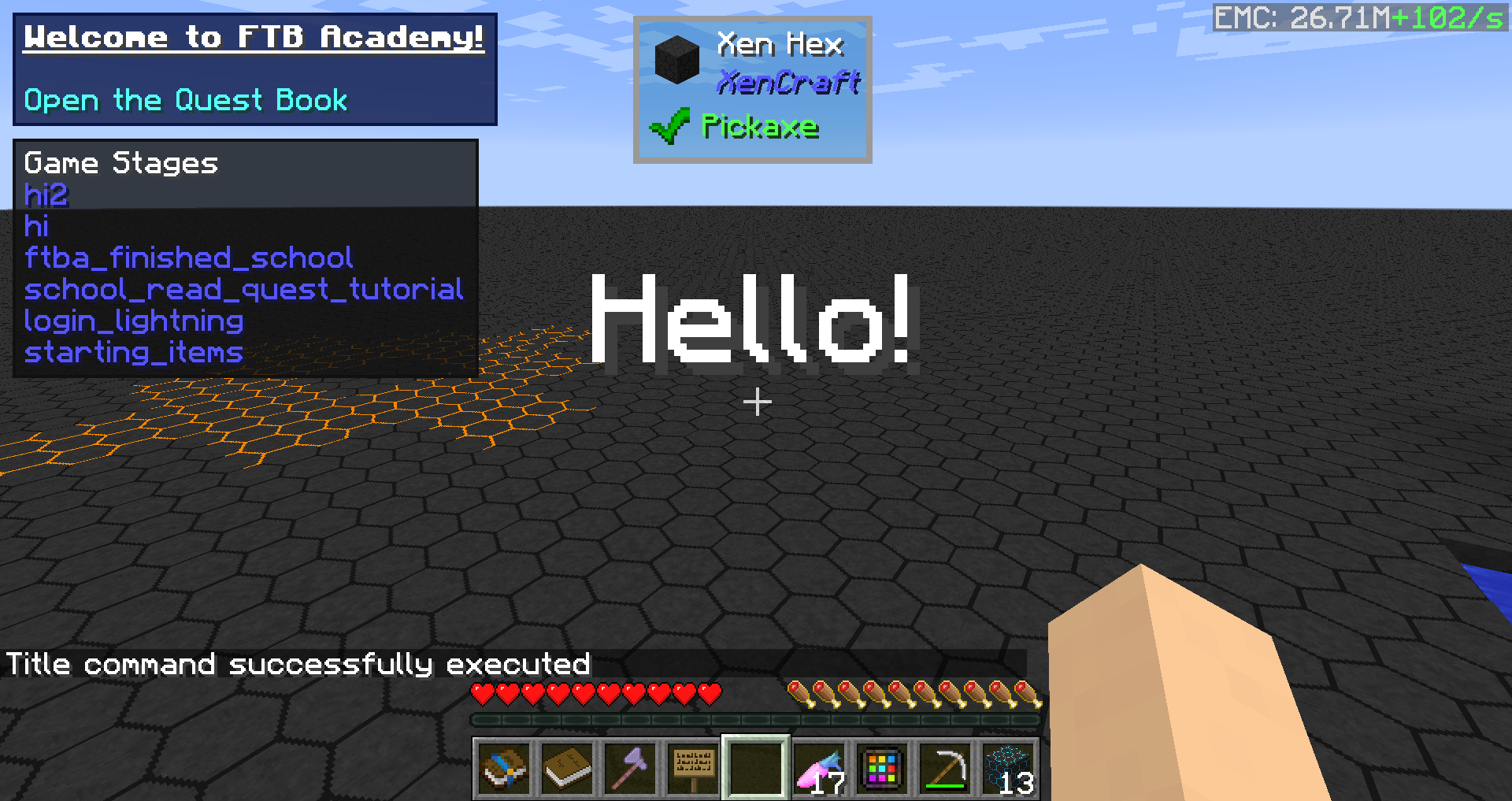Viewport: 1512px width, 801px height.
Task: Choose the purple hammer in the hotbar
Action: coord(630,768)
